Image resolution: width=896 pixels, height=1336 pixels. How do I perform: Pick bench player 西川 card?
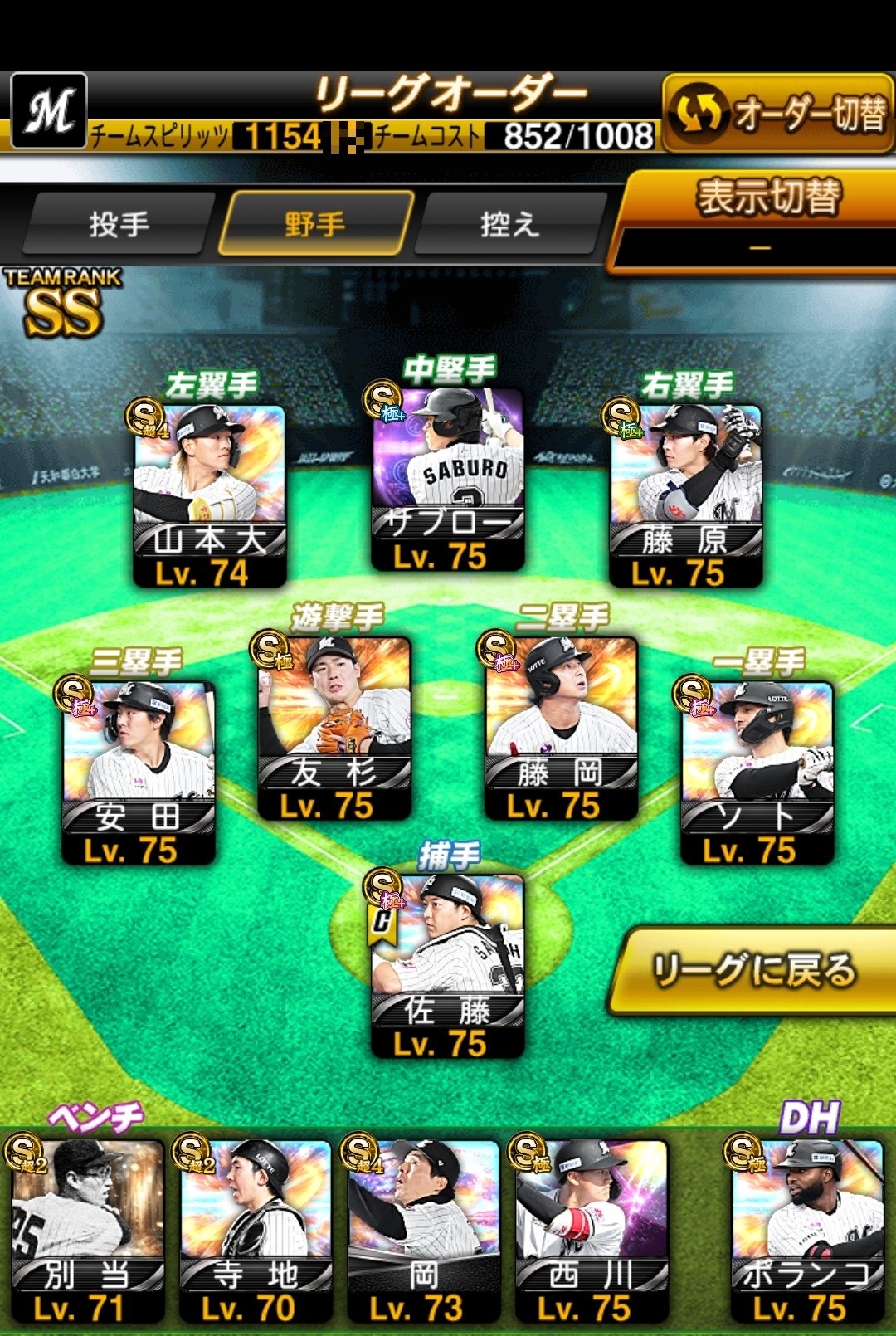(x=591, y=1231)
